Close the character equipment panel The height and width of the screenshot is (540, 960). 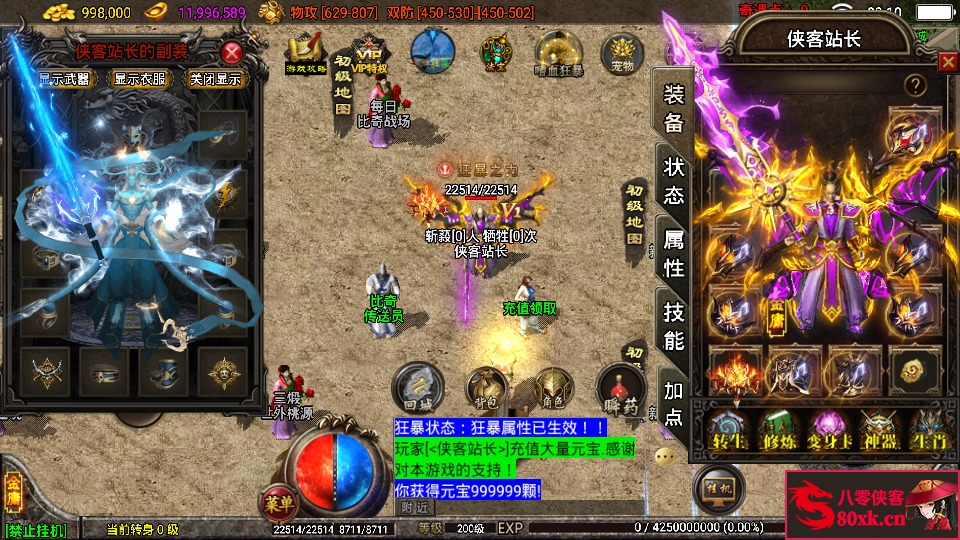947,62
